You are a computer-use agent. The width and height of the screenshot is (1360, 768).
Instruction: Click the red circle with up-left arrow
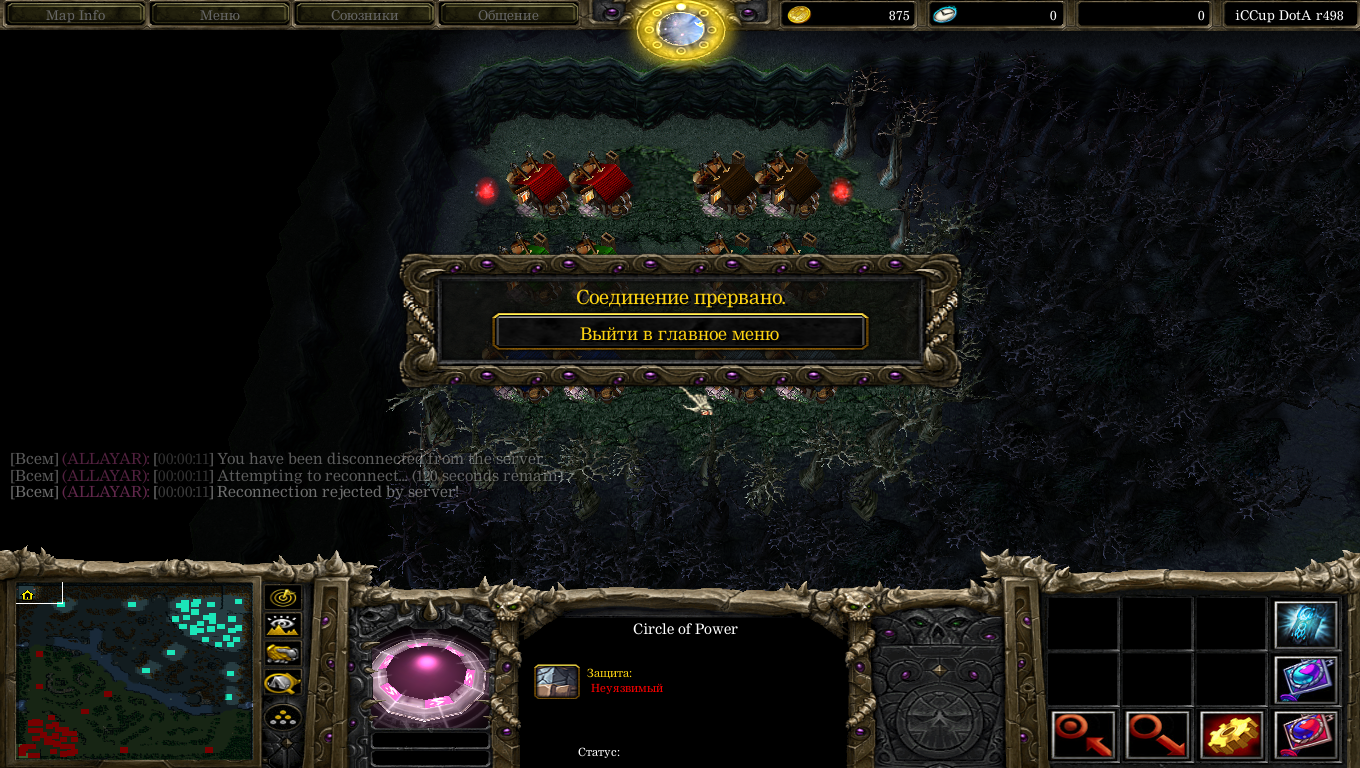(x=1084, y=735)
